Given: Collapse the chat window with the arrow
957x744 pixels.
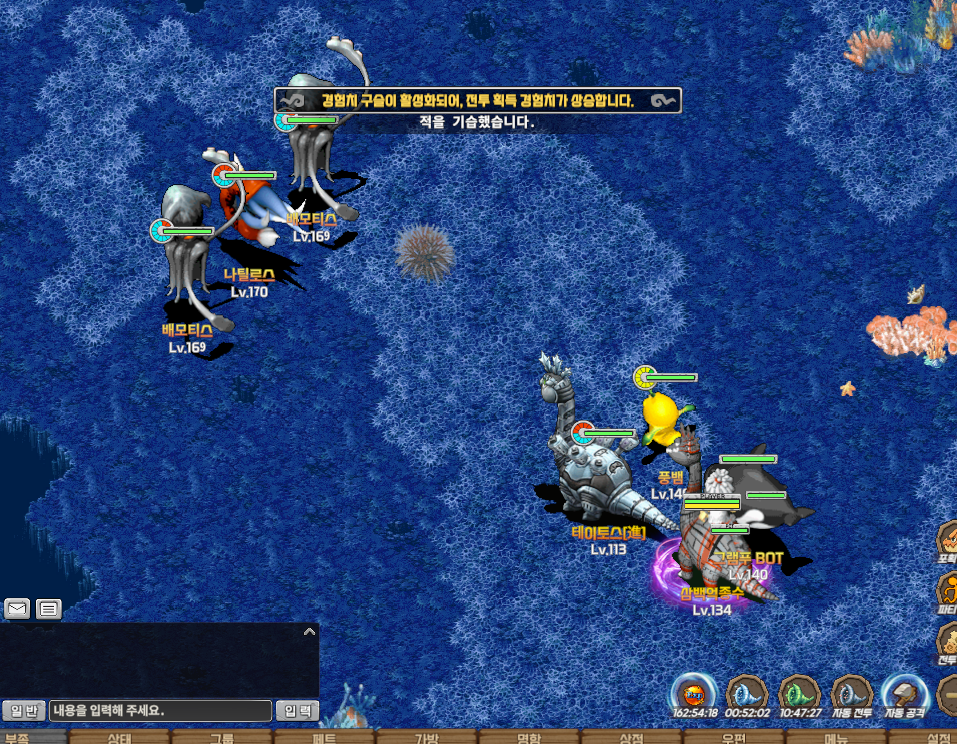Looking at the screenshot, I should pyautogui.click(x=309, y=632).
